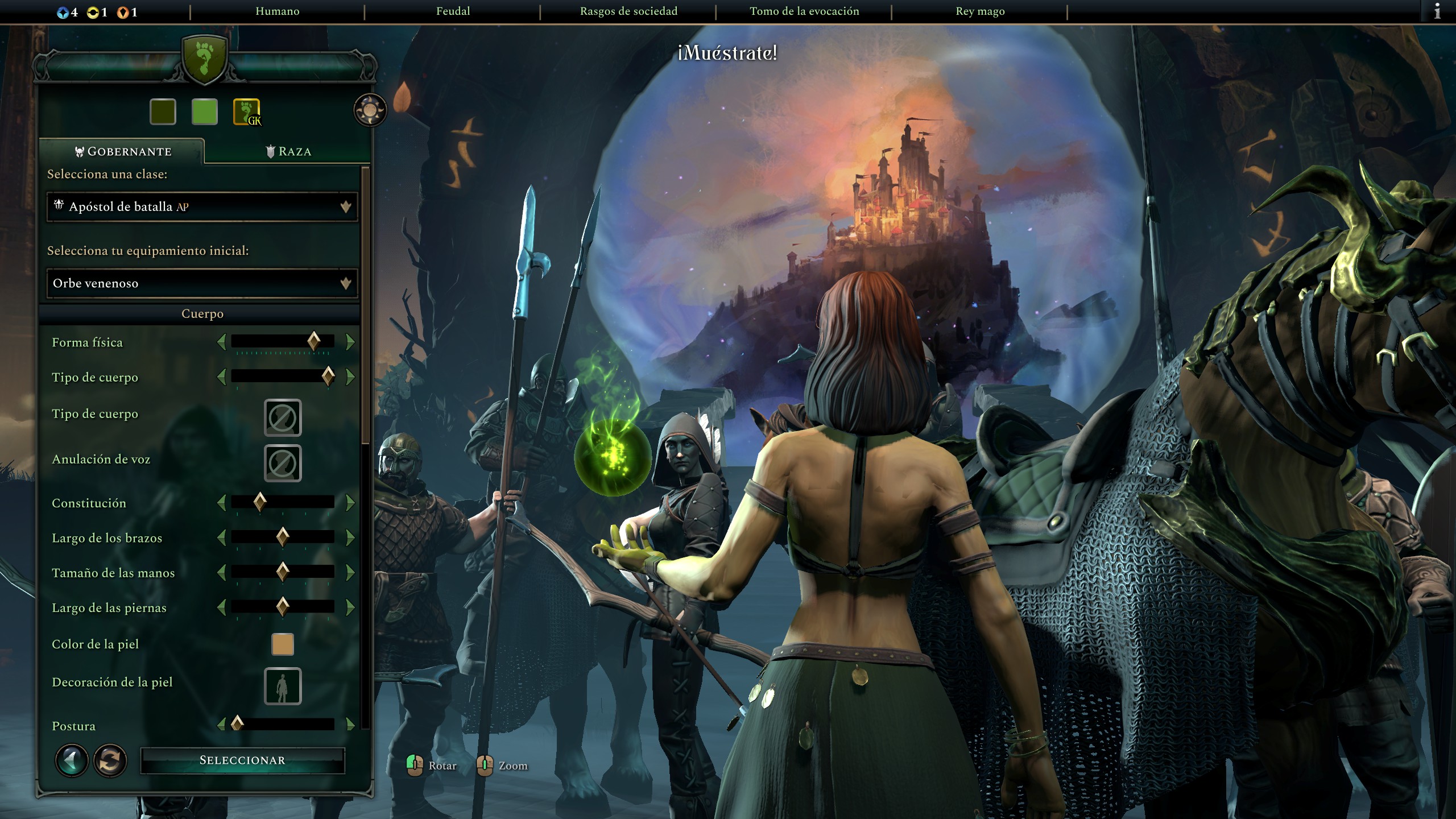Screen dimensions: 1456x819
Task: Open the Orbe venenoso equipment dropdown
Action: 202,283
